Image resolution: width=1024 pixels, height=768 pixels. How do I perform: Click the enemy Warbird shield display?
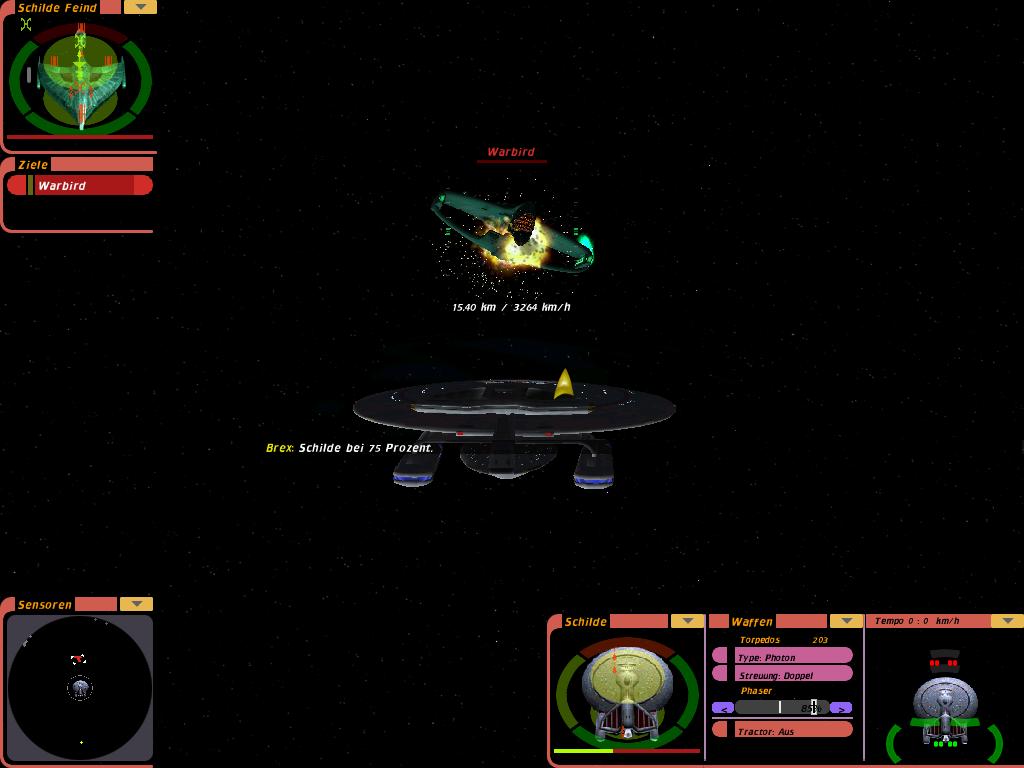click(x=80, y=80)
